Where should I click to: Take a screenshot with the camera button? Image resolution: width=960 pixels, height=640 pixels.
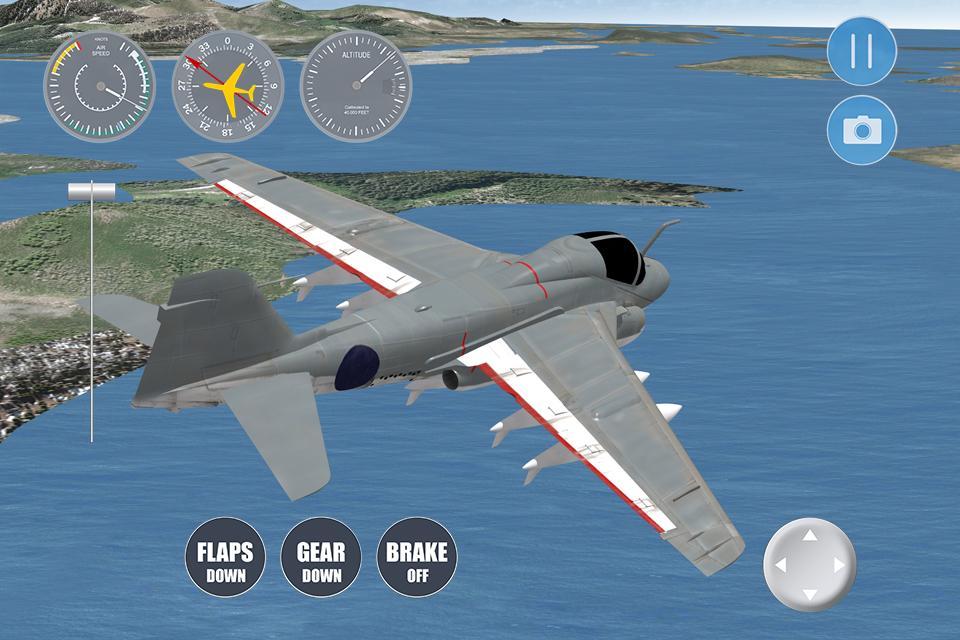click(862, 130)
